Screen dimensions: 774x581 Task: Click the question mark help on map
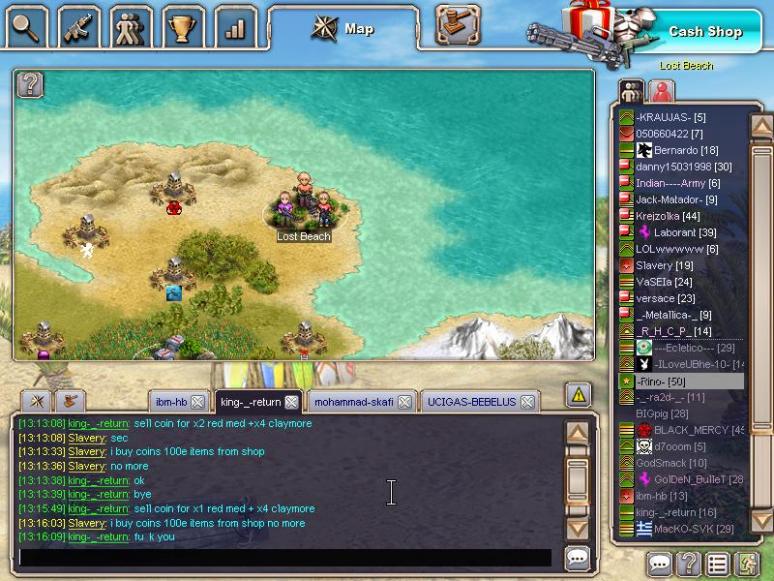(x=31, y=85)
